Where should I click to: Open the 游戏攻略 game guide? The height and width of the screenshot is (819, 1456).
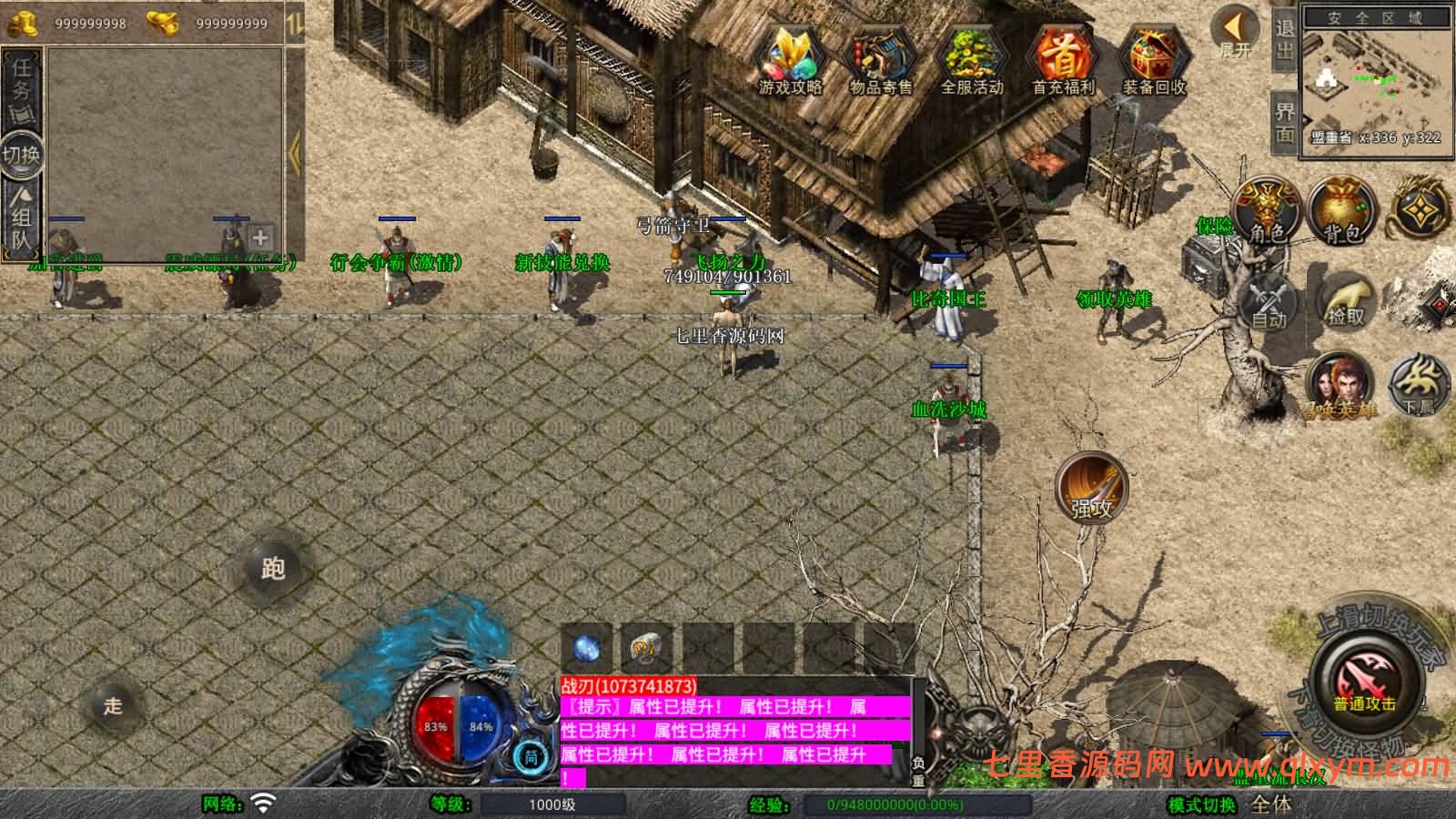click(x=790, y=59)
